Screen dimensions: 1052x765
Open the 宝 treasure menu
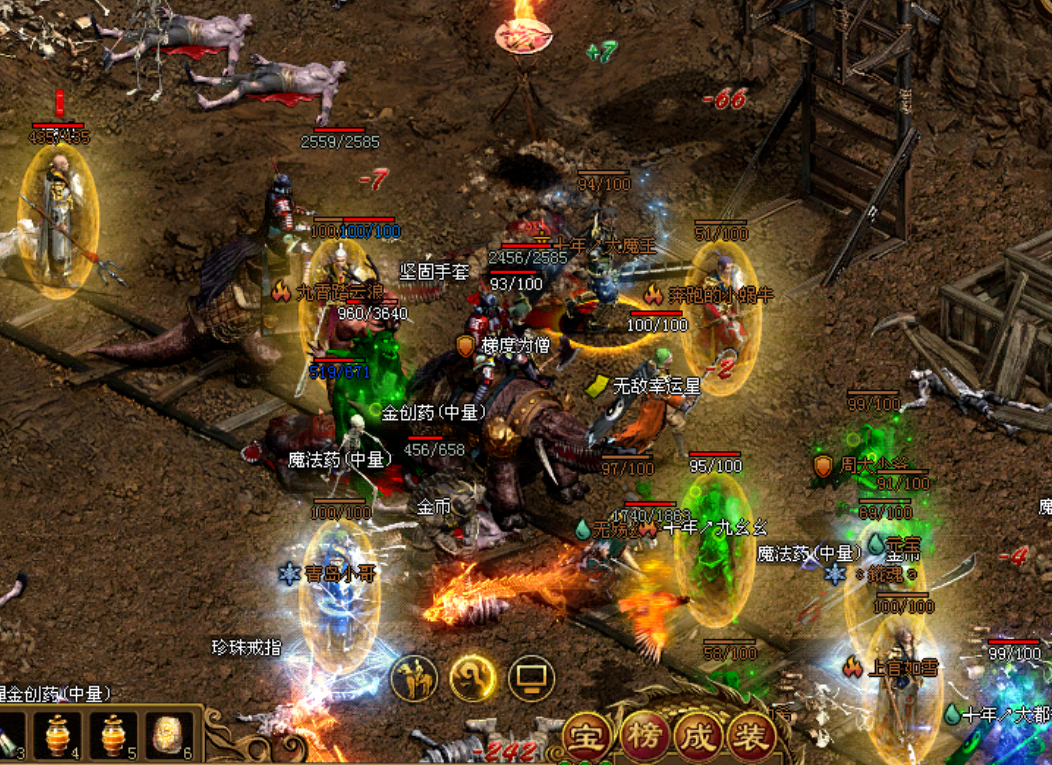point(589,737)
